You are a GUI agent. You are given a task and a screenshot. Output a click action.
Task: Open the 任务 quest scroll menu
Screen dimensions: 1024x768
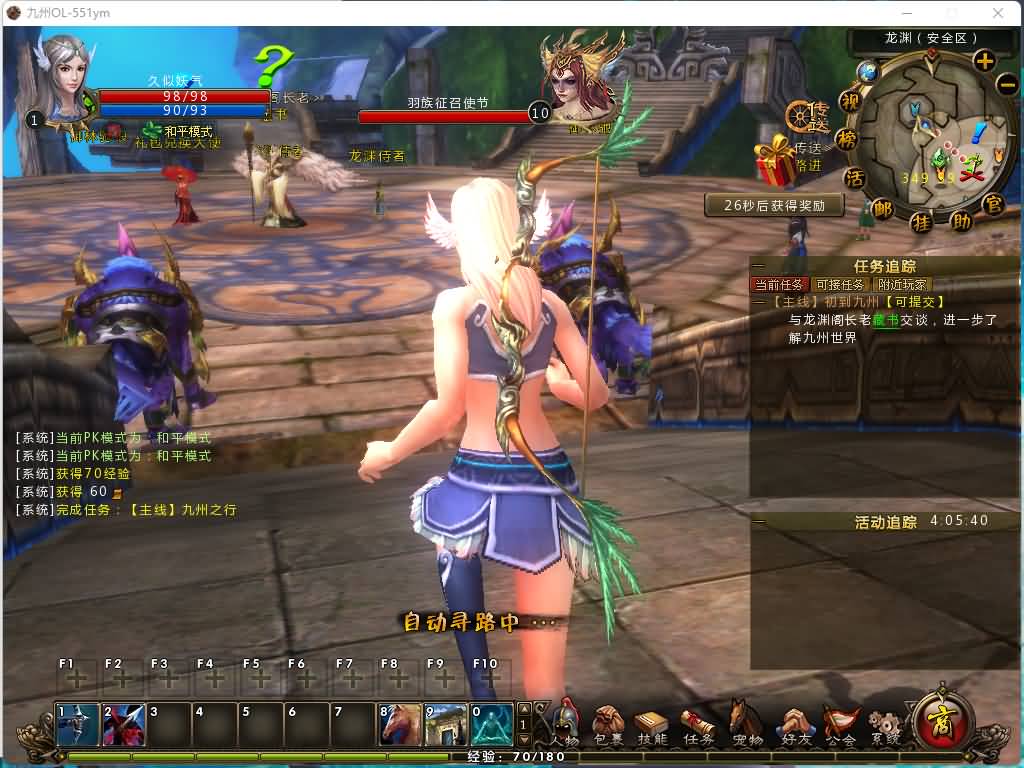pyautogui.click(x=698, y=723)
